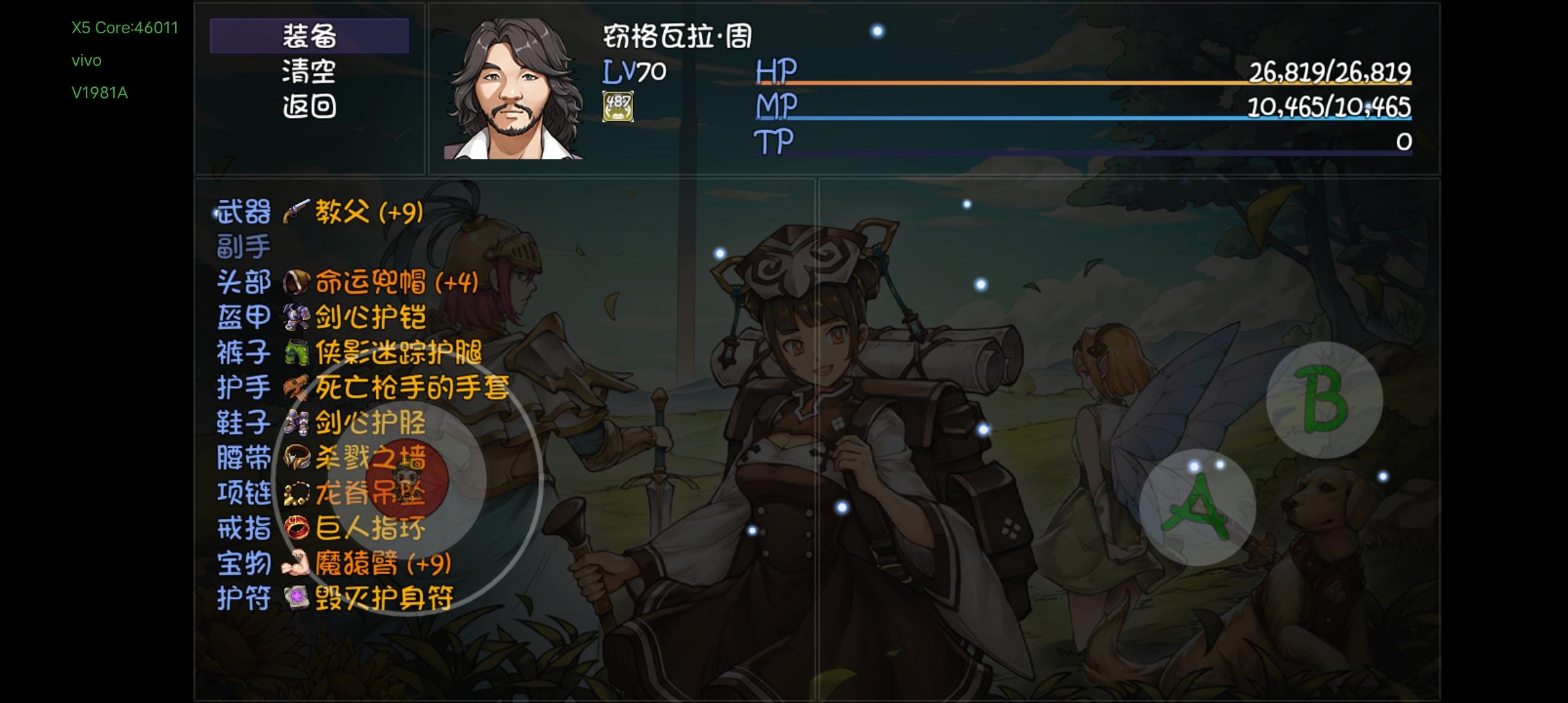Screen dimensions: 1568x703
Task: Click the 487 badge under LV70
Action: (x=617, y=106)
